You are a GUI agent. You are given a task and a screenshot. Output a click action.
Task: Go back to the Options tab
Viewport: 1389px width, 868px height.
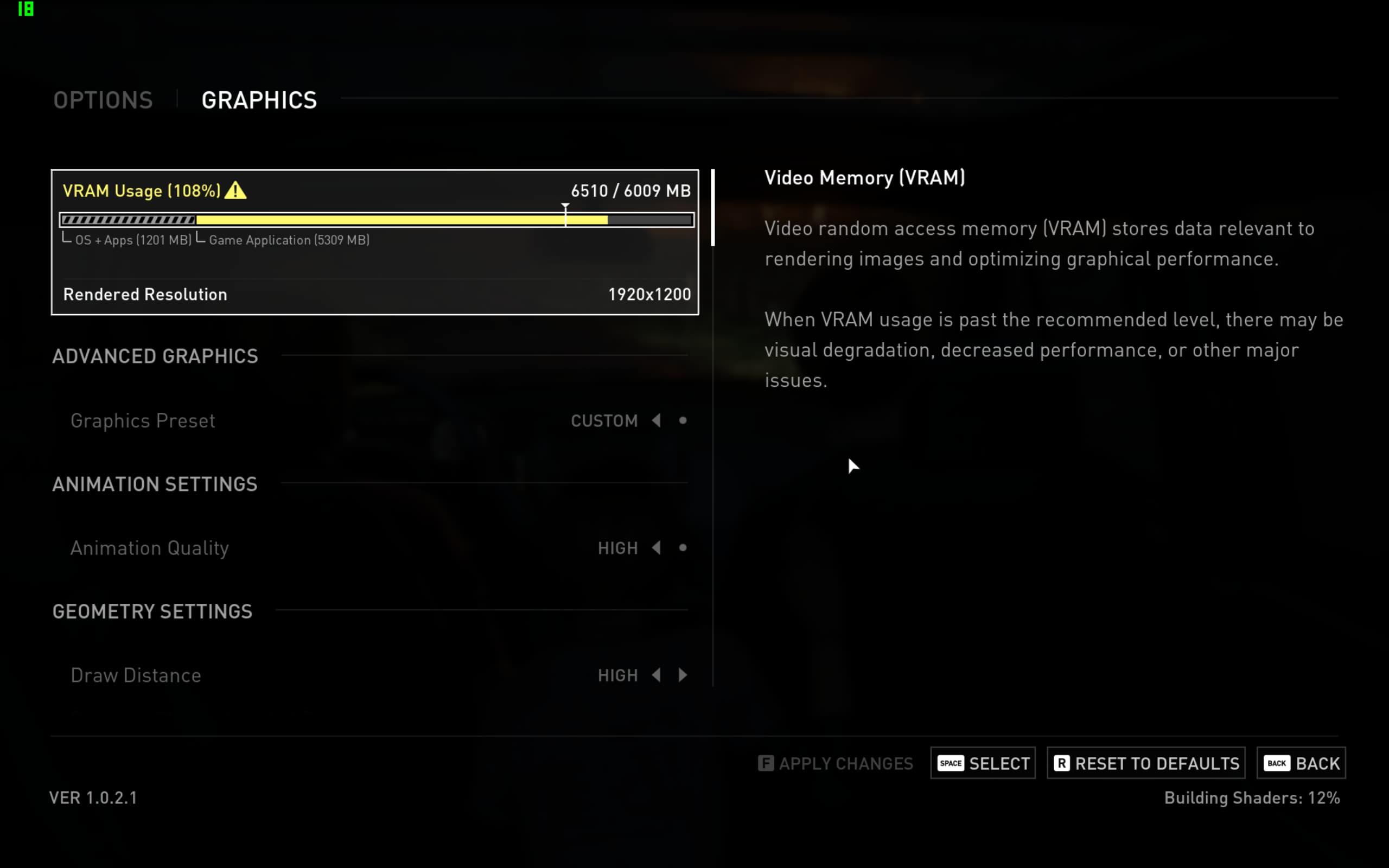[x=103, y=100]
